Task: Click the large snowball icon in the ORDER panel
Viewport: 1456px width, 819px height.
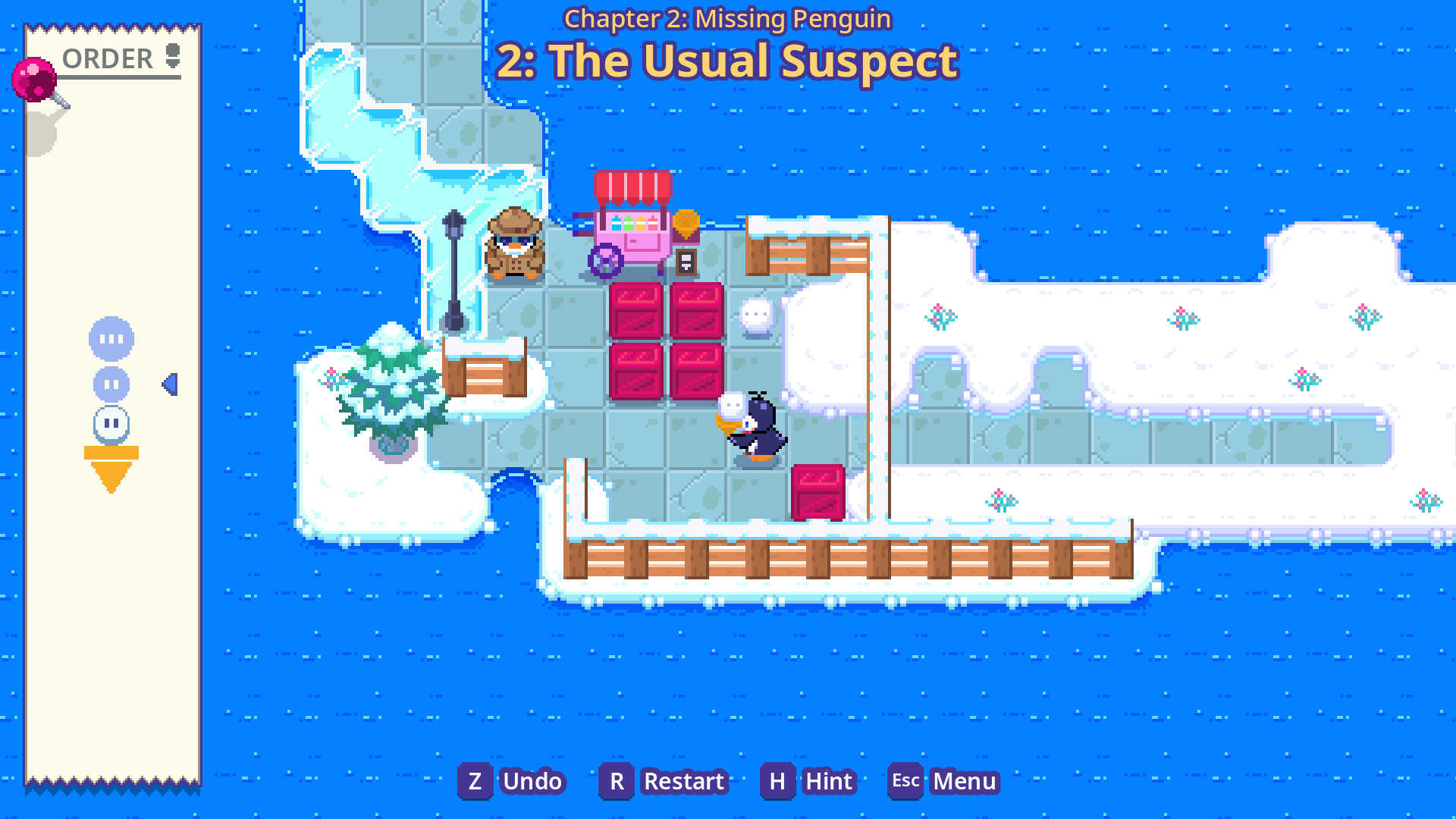Action: point(111,339)
